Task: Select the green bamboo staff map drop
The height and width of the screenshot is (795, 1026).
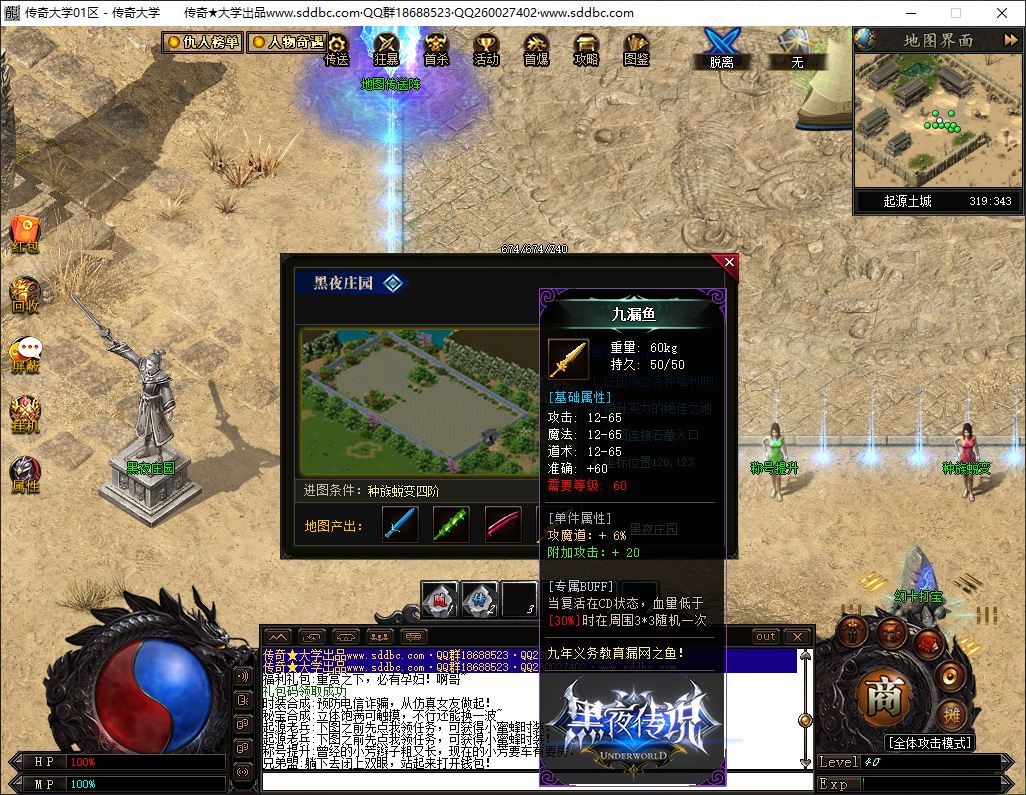Action: pyautogui.click(x=451, y=524)
